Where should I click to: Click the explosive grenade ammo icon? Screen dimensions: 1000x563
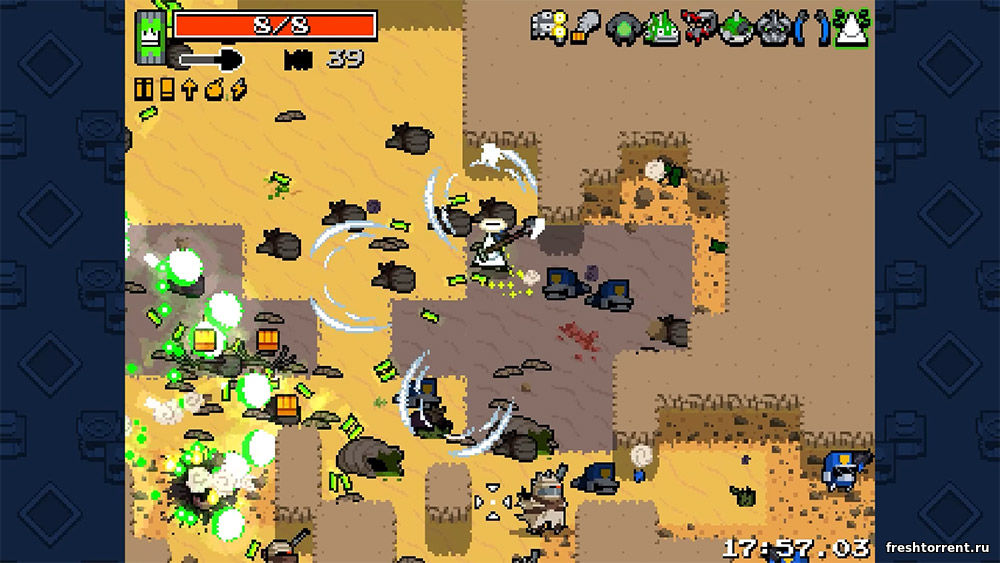point(213,89)
